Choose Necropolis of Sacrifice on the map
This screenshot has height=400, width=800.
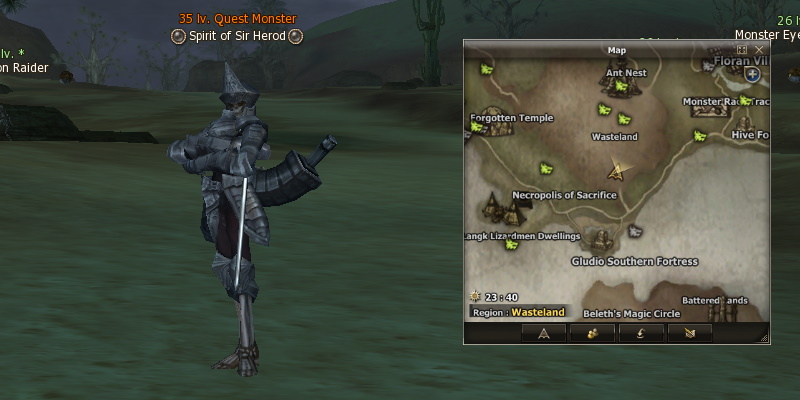tap(564, 195)
